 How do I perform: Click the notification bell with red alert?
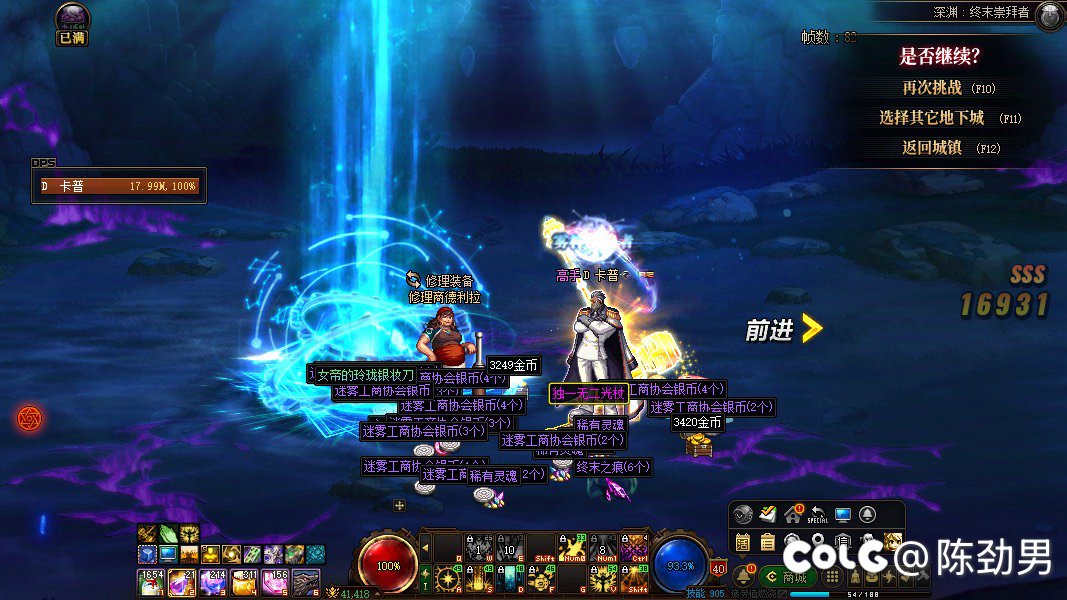[x=745, y=576]
